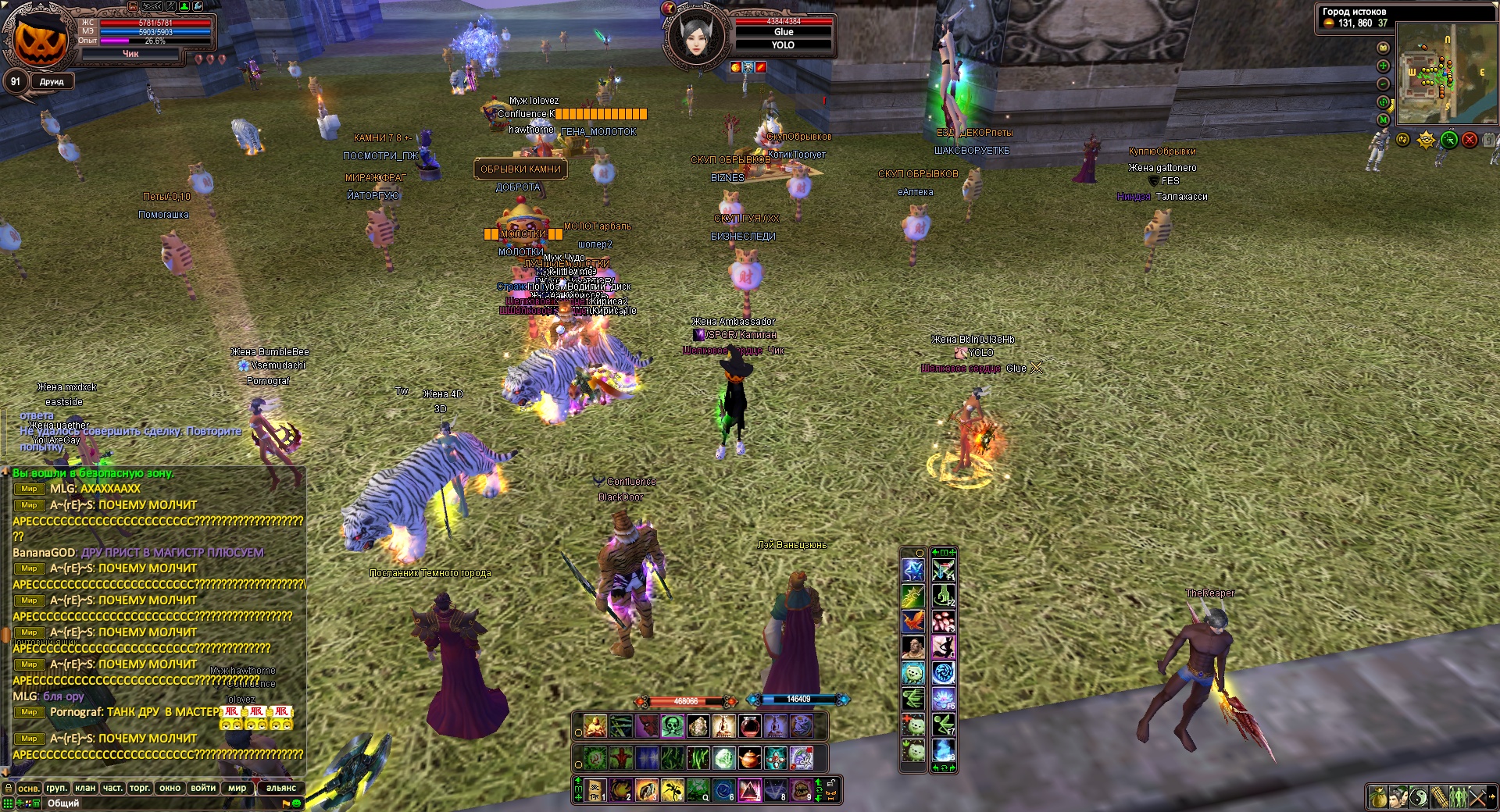This screenshot has height=812, width=1500.
Task: Open the мир chat tab
Action: coord(237,788)
